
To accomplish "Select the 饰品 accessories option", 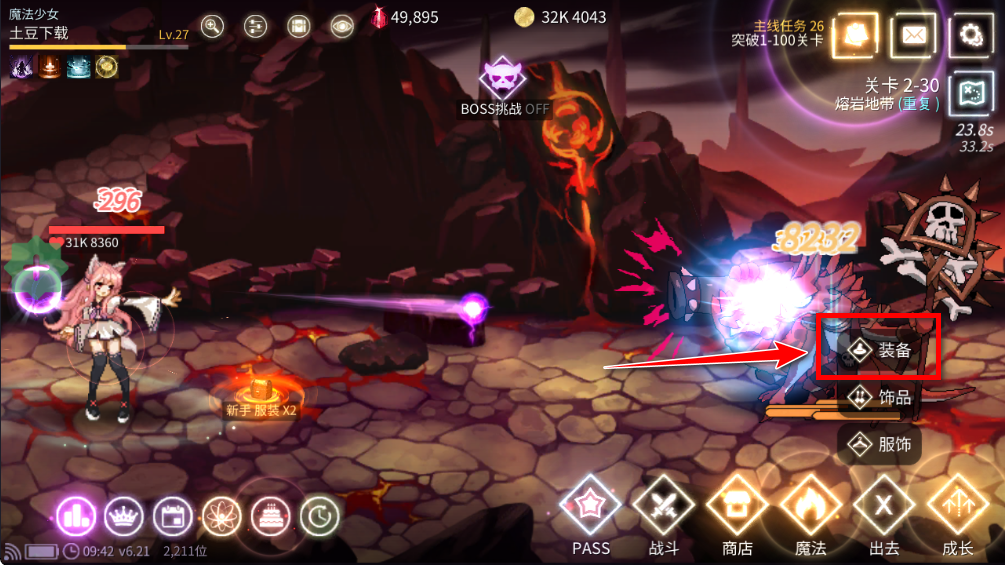I will (x=880, y=397).
